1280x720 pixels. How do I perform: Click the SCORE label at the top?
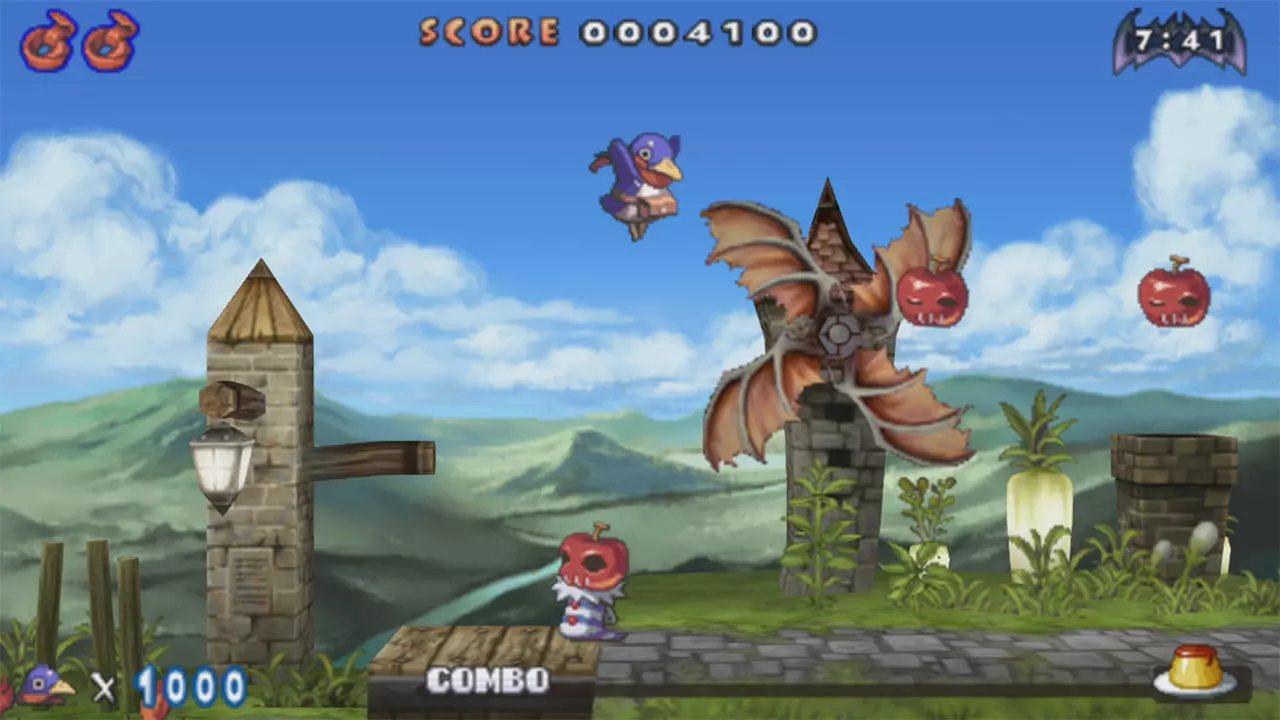487,30
